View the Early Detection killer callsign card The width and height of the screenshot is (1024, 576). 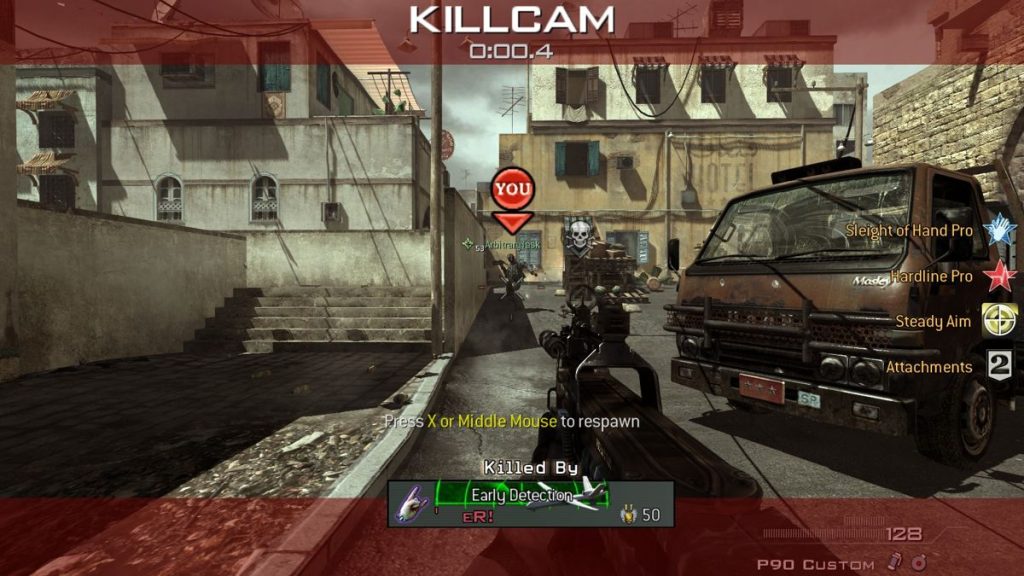coord(529,495)
